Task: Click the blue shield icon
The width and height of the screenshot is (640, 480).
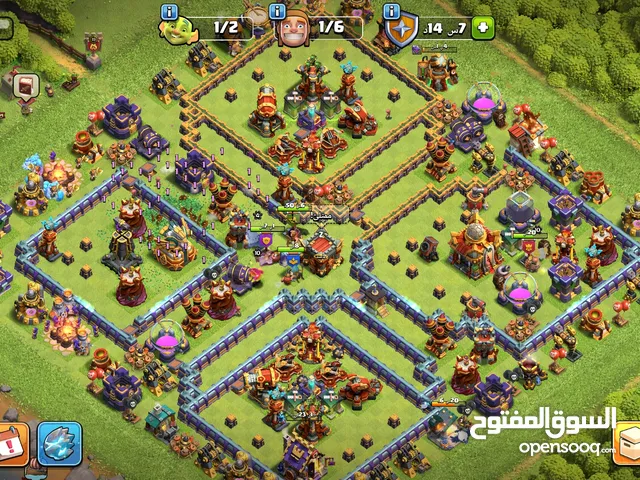Action: (x=401, y=31)
